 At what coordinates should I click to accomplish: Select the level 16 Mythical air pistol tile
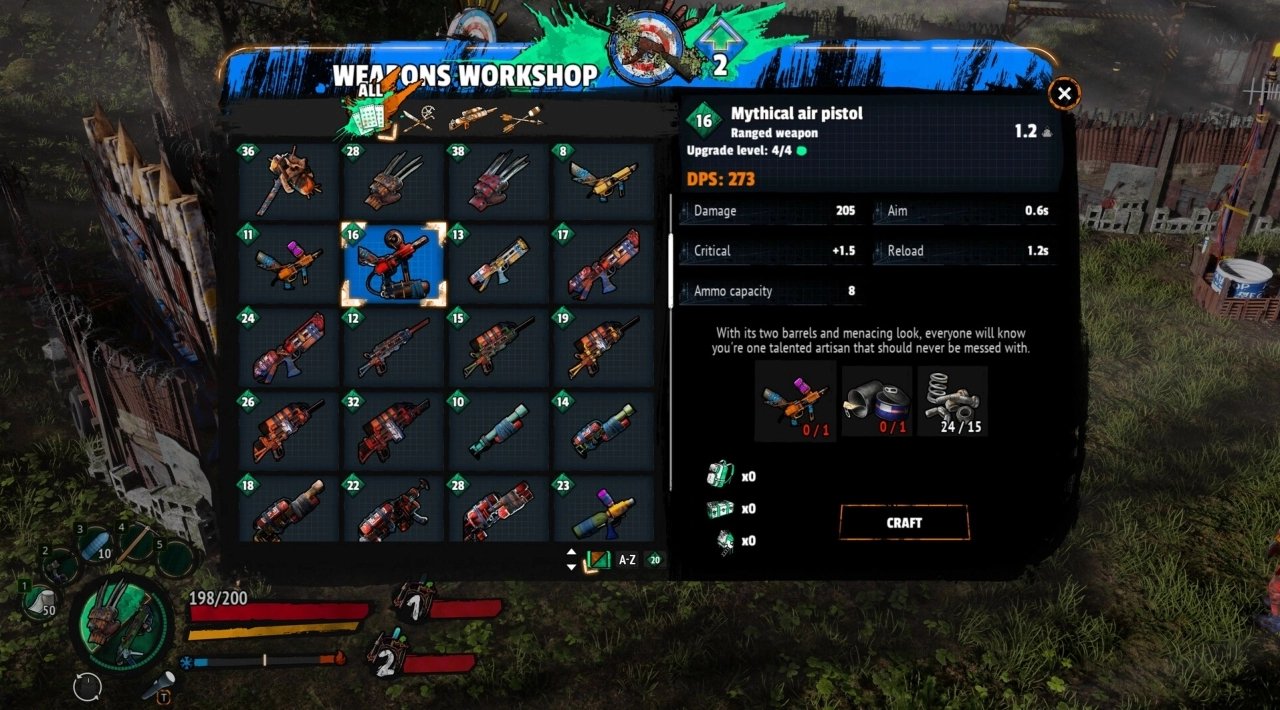click(393, 264)
